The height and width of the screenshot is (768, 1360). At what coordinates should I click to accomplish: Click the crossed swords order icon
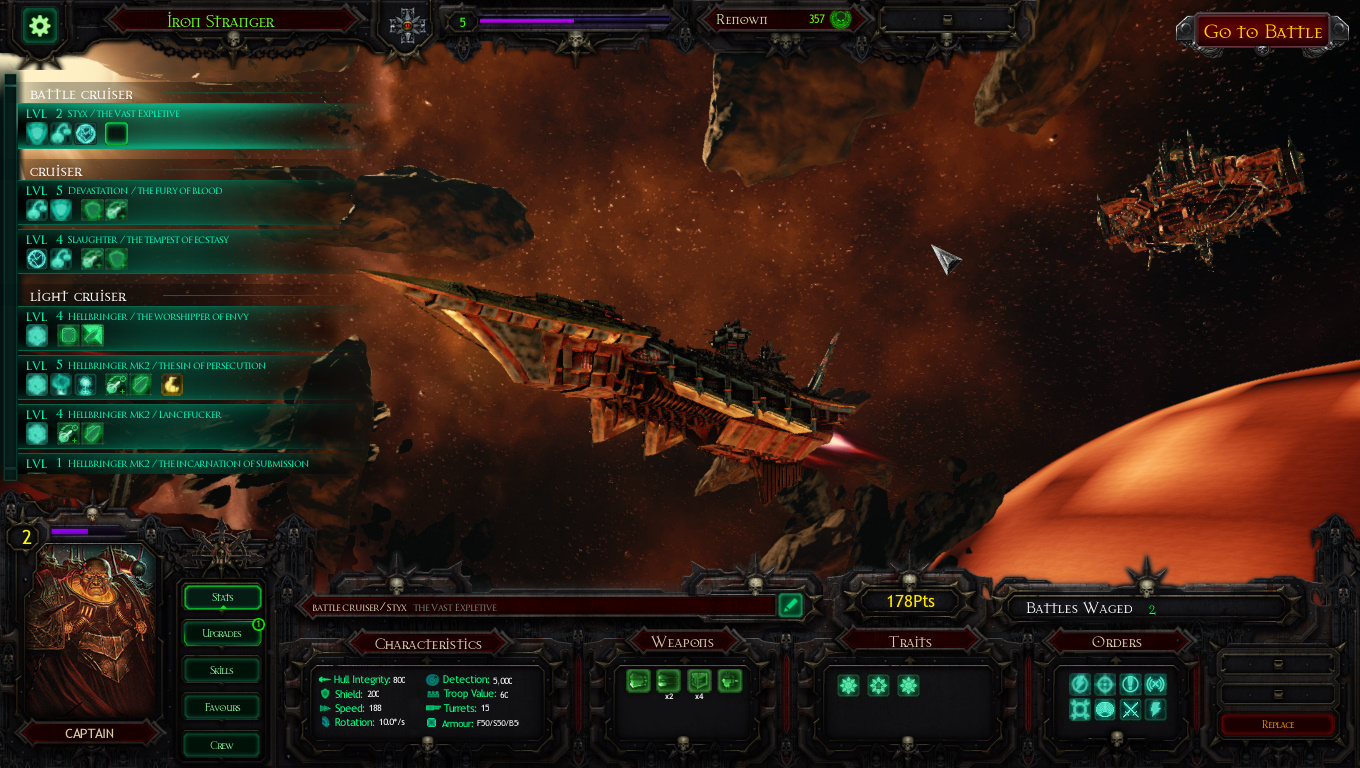(1130, 710)
